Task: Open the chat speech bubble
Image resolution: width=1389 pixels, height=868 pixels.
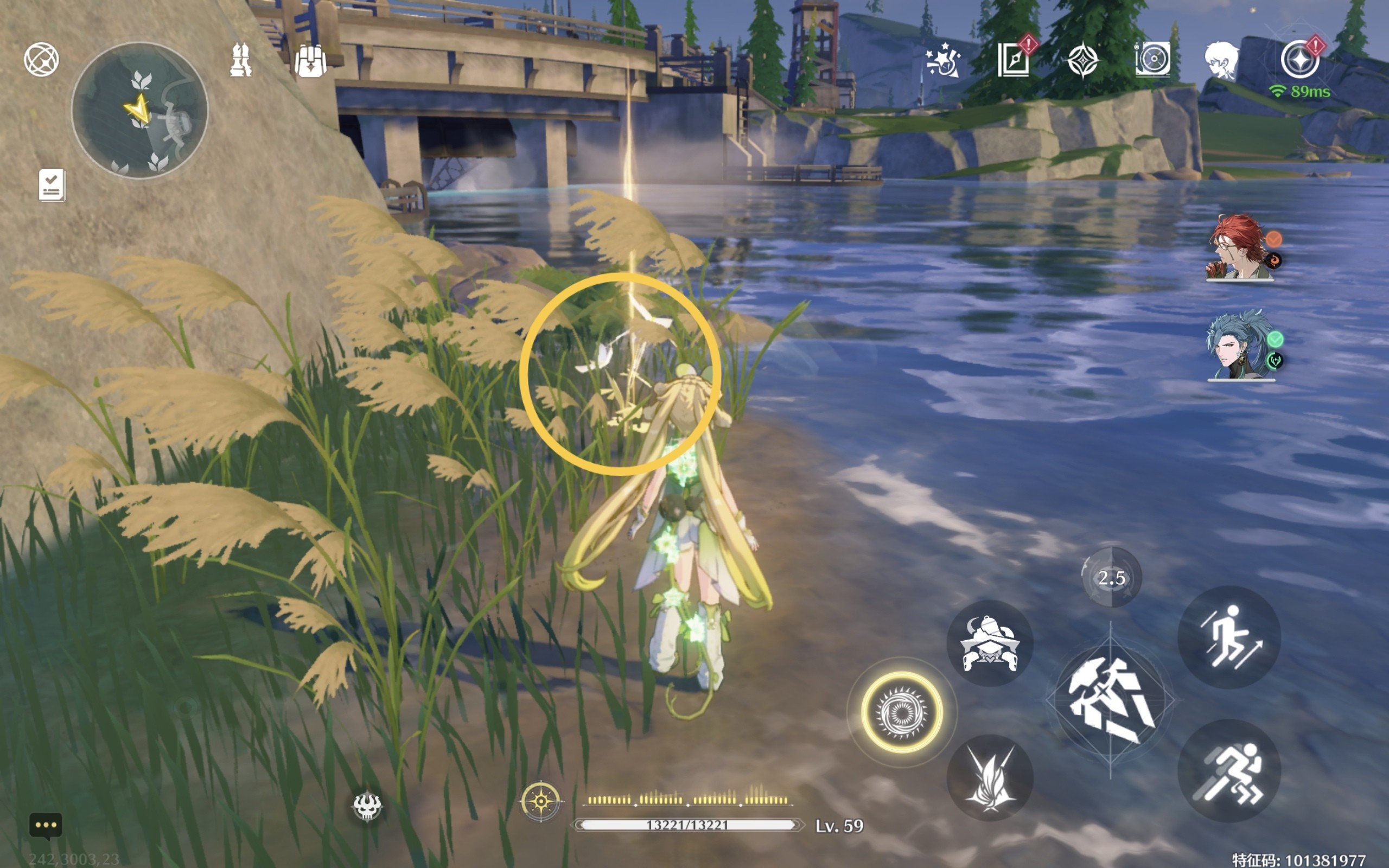Action: click(x=46, y=826)
